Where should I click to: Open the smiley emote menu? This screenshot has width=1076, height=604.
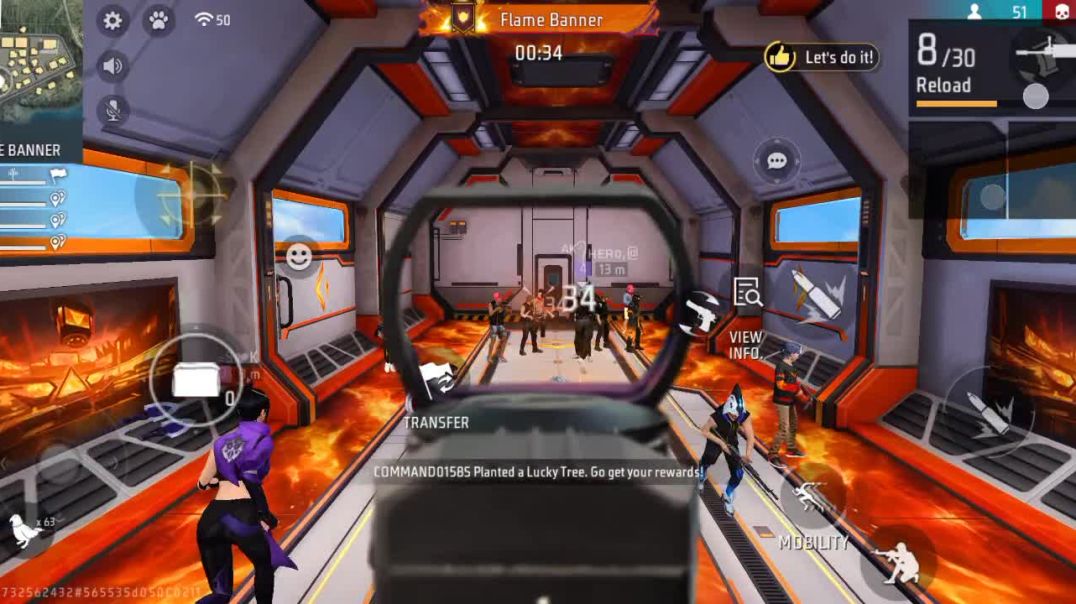[x=299, y=256]
